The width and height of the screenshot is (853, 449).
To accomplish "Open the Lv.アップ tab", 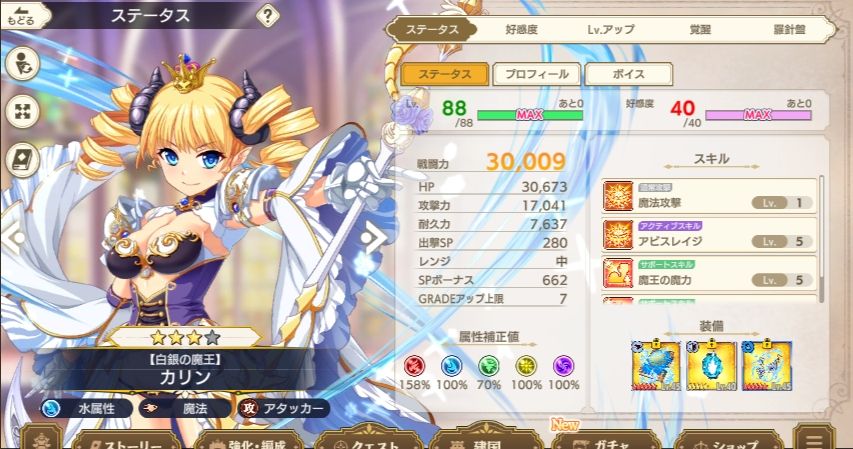I will (610, 29).
